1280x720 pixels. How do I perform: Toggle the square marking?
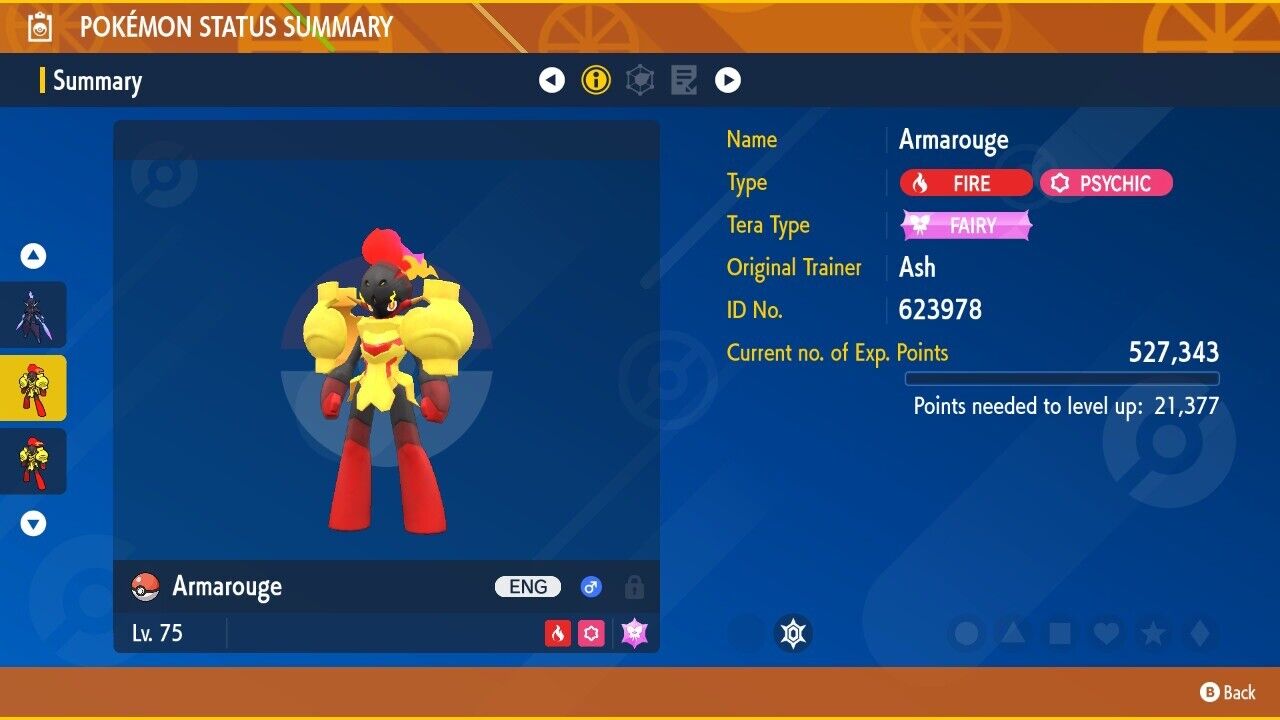point(1059,633)
